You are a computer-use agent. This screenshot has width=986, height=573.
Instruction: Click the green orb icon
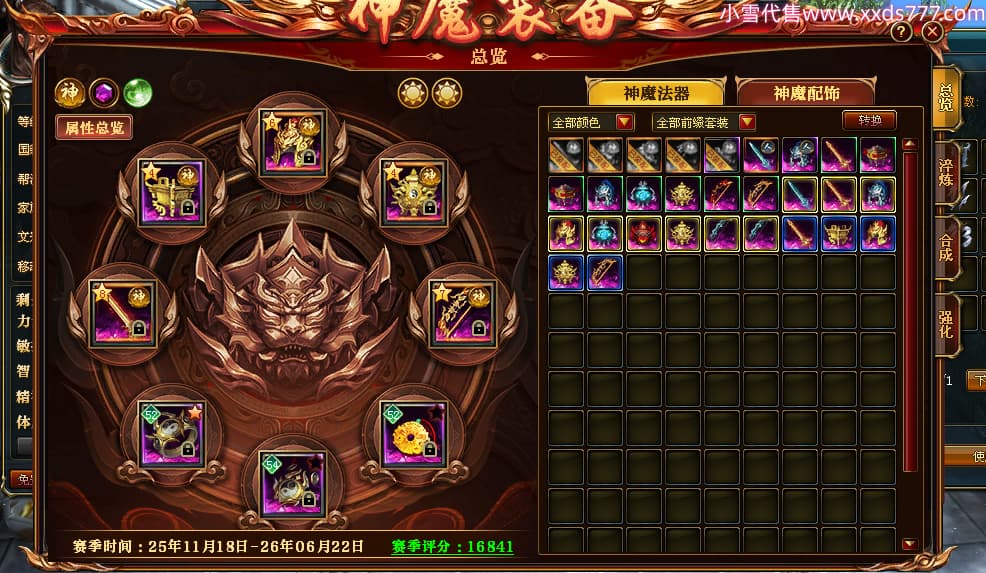[x=137, y=93]
